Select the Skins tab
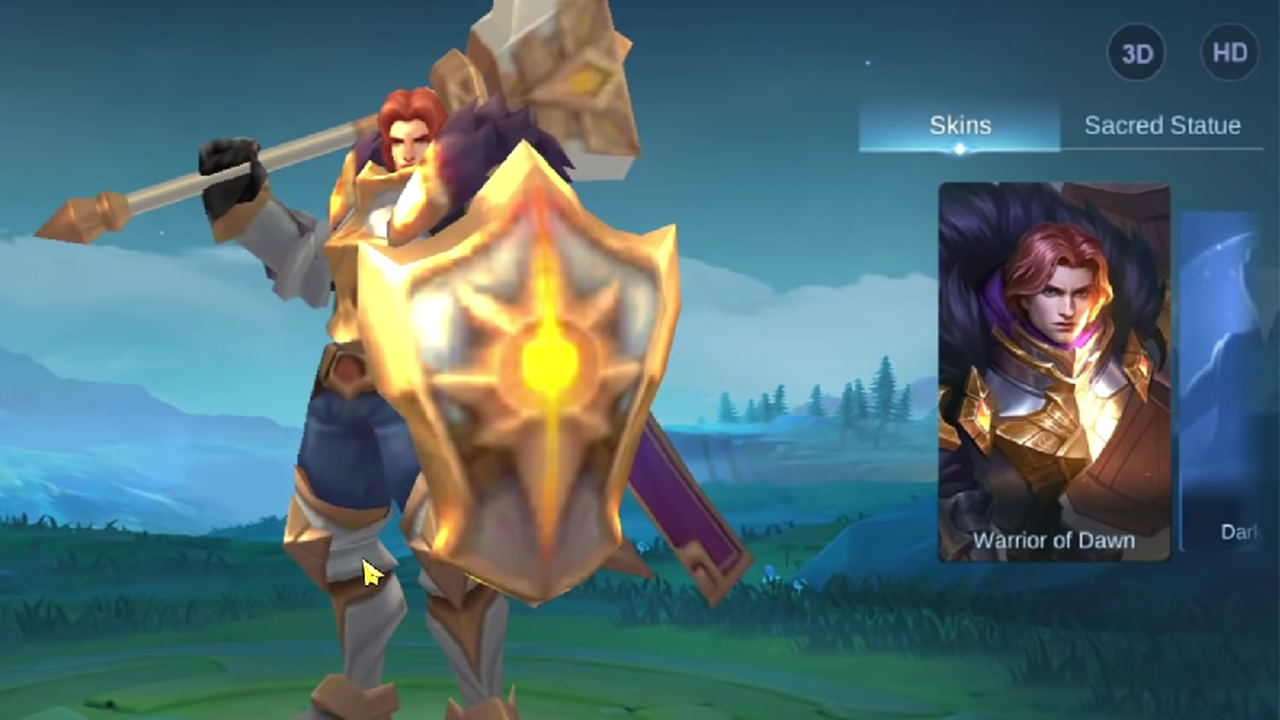Viewport: 1280px width, 720px height. pyautogui.click(x=959, y=125)
